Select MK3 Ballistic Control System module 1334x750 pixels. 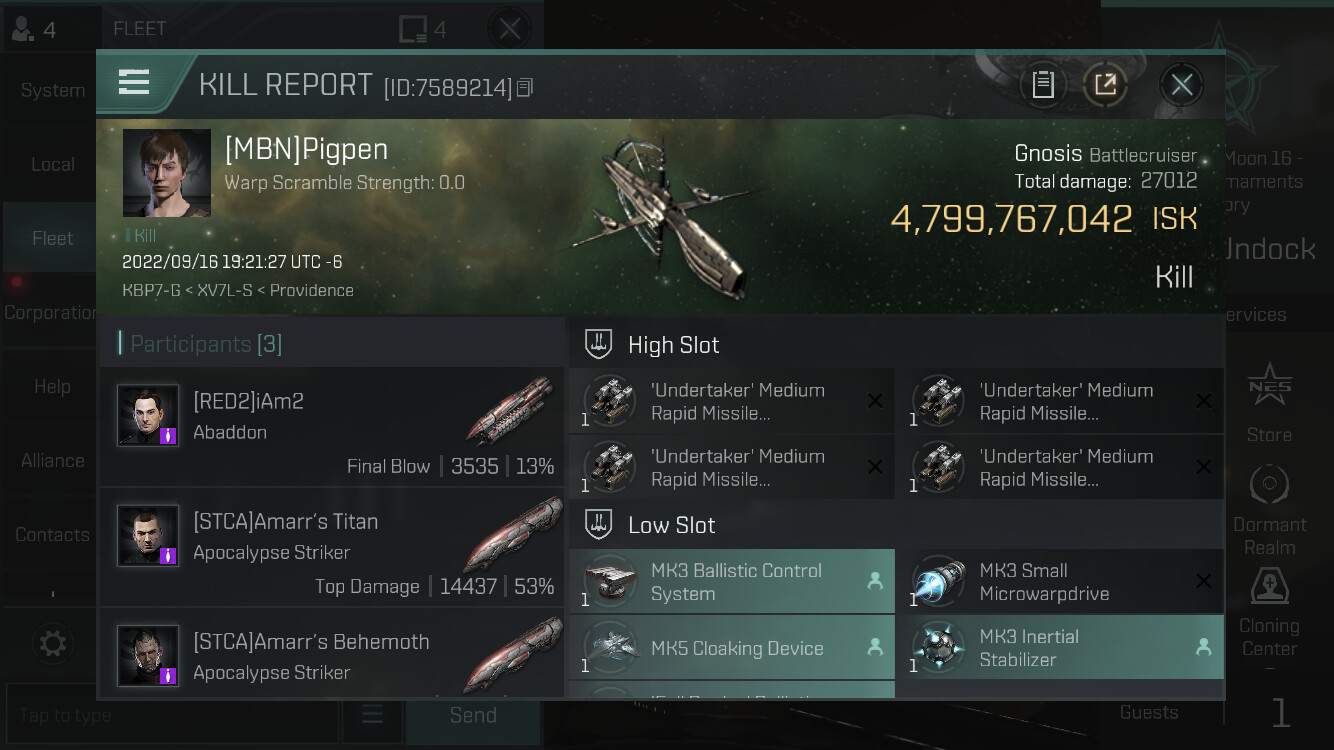coord(731,582)
